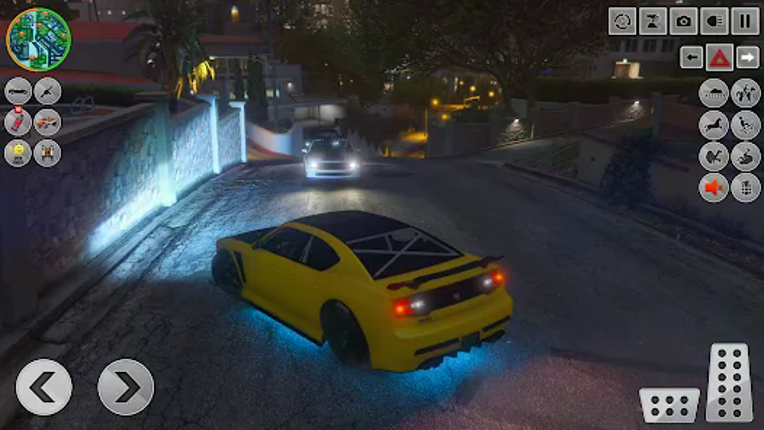Toggle the headlights button
This screenshot has width=764, height=430.
(x=714, y=21)
